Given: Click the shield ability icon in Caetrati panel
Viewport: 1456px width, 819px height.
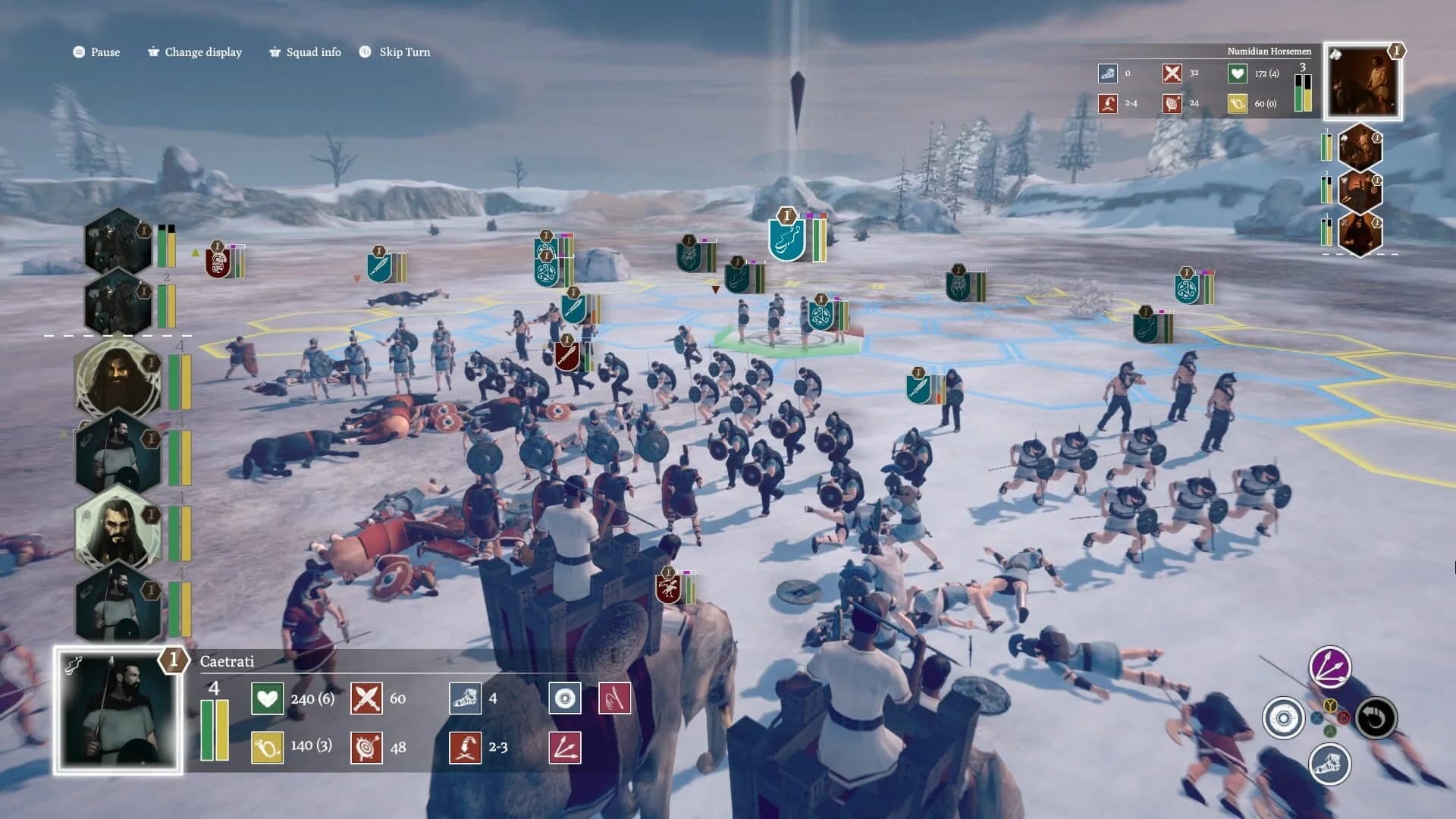Looking at the screenshot, I should [x=564, y=698].
